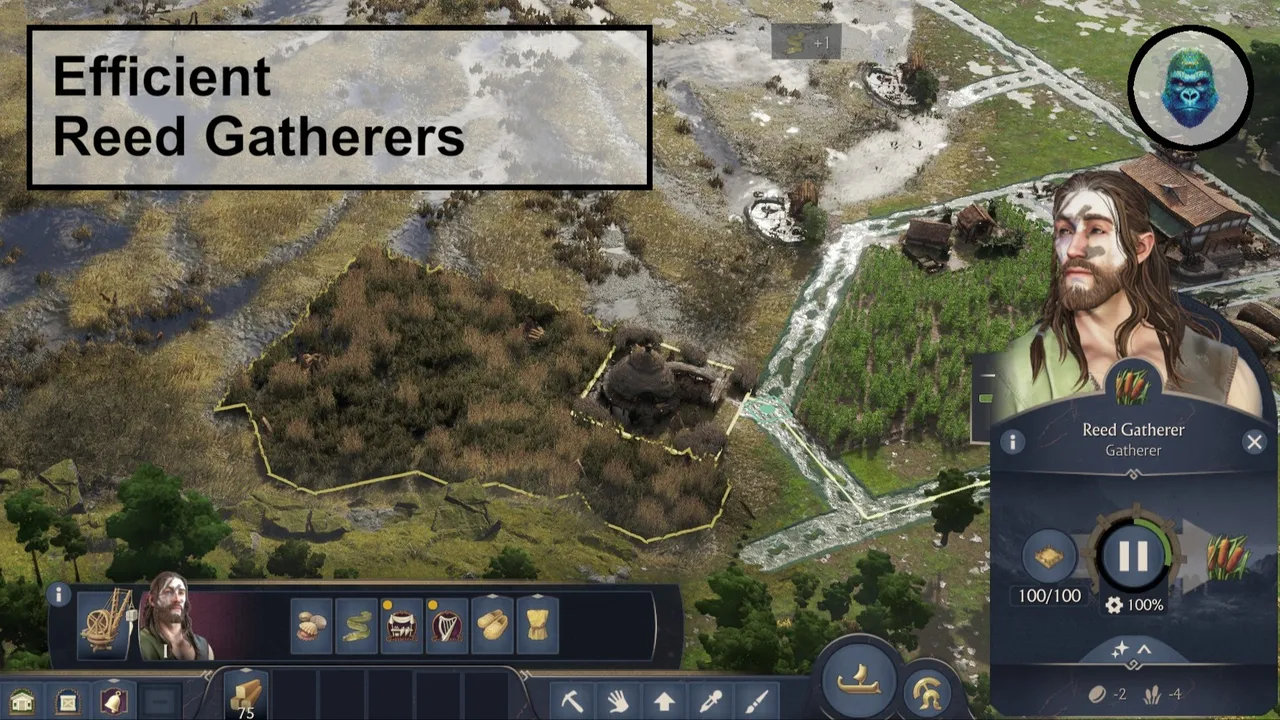Select the eel building icon
The image size is (1280, 720).
pyautogui.click(x=357, y=626)
